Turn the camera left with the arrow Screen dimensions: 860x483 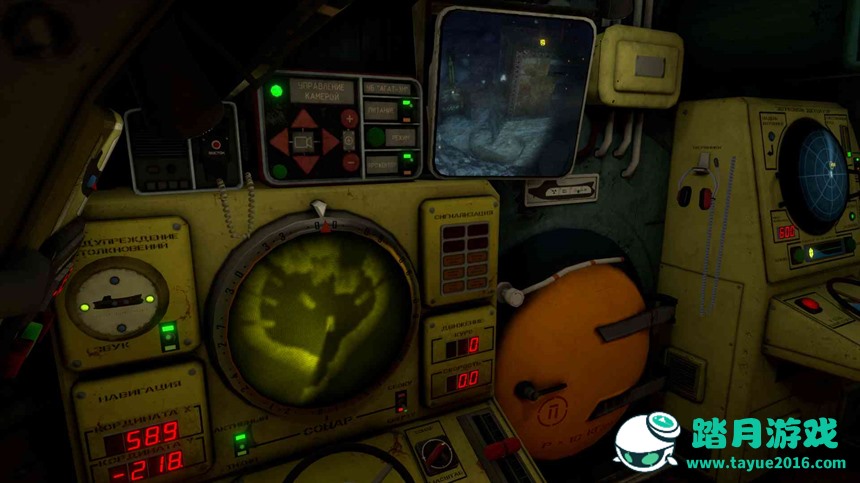point(280,142)
